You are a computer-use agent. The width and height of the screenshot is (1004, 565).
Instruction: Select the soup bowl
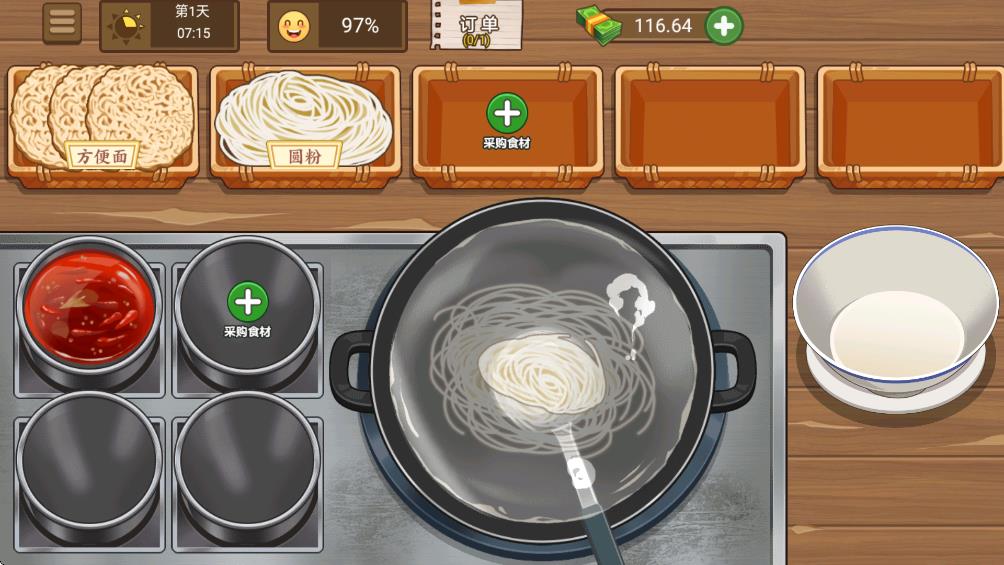(x=896, y=315)
